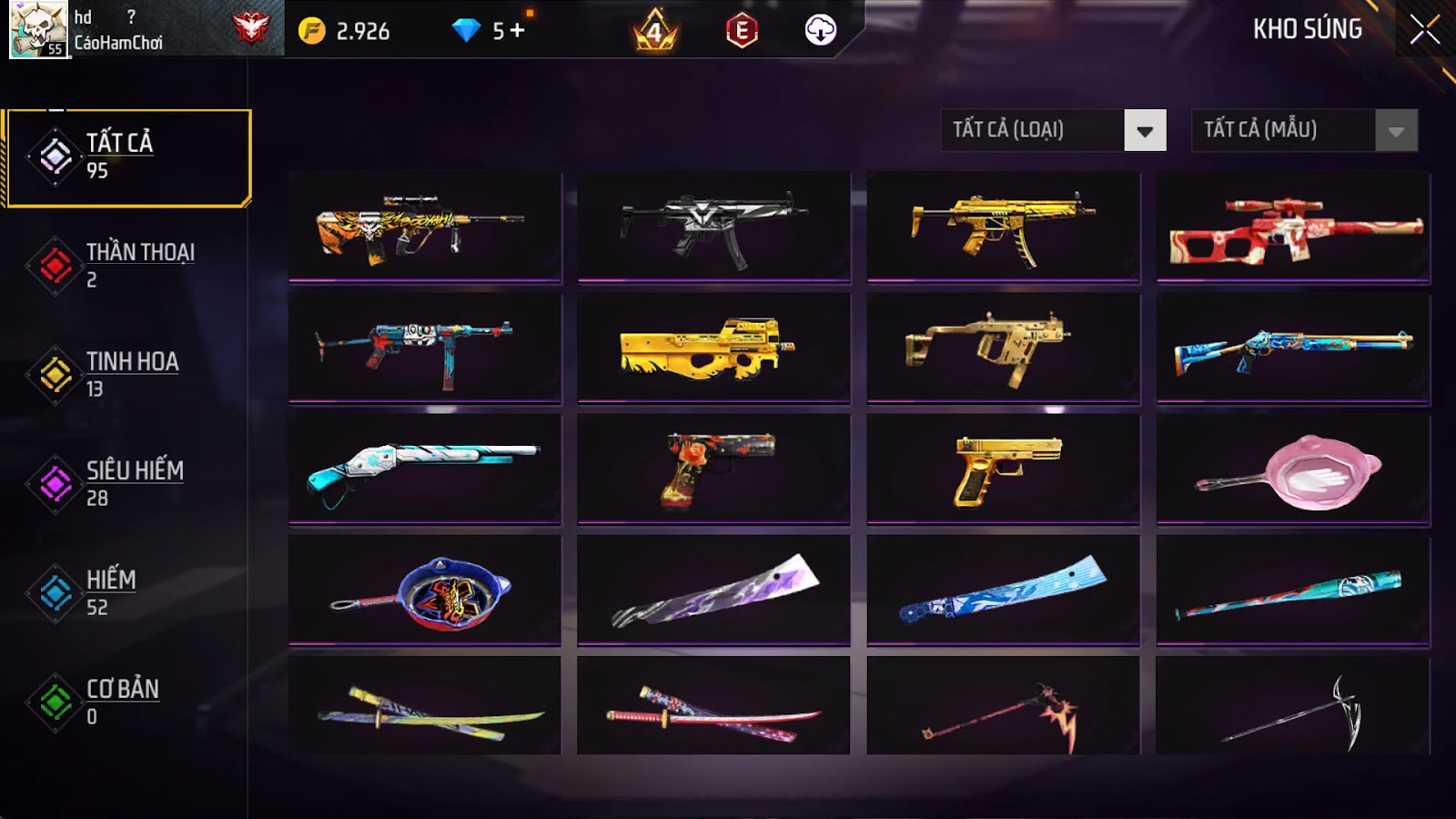
Task: Filter by the Hiếm rarity tab
Action: (x=127, y=593)
